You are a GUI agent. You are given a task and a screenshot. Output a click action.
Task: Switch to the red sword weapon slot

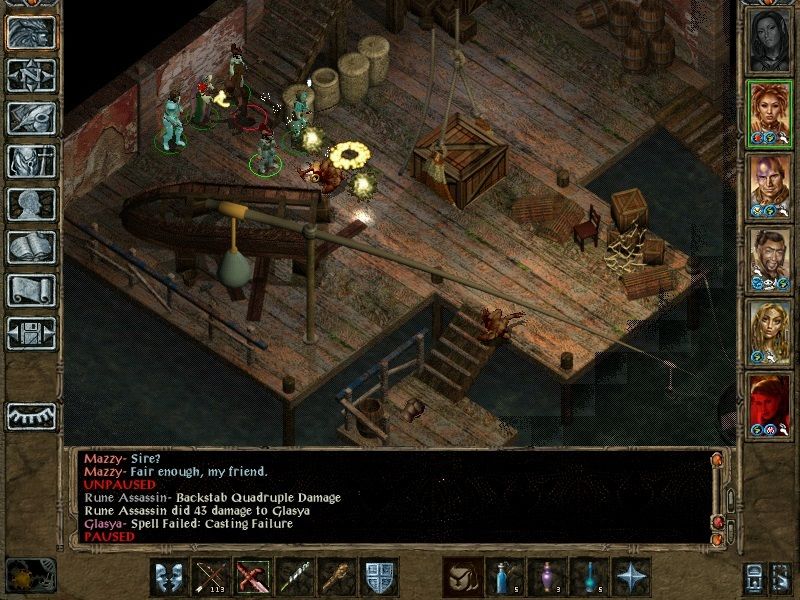(253, 579)
